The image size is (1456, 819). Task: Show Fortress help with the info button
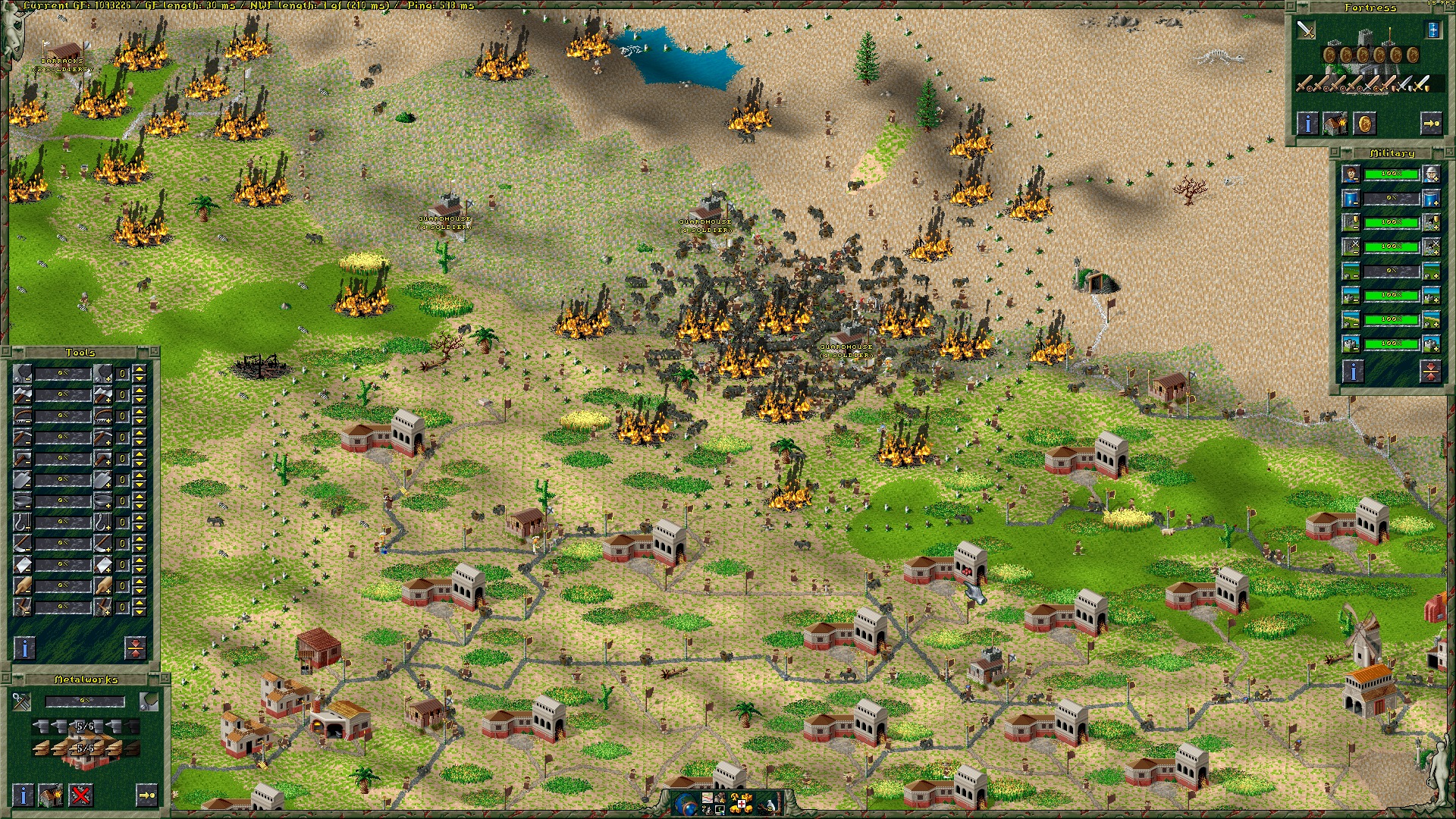coord(1307,124)
